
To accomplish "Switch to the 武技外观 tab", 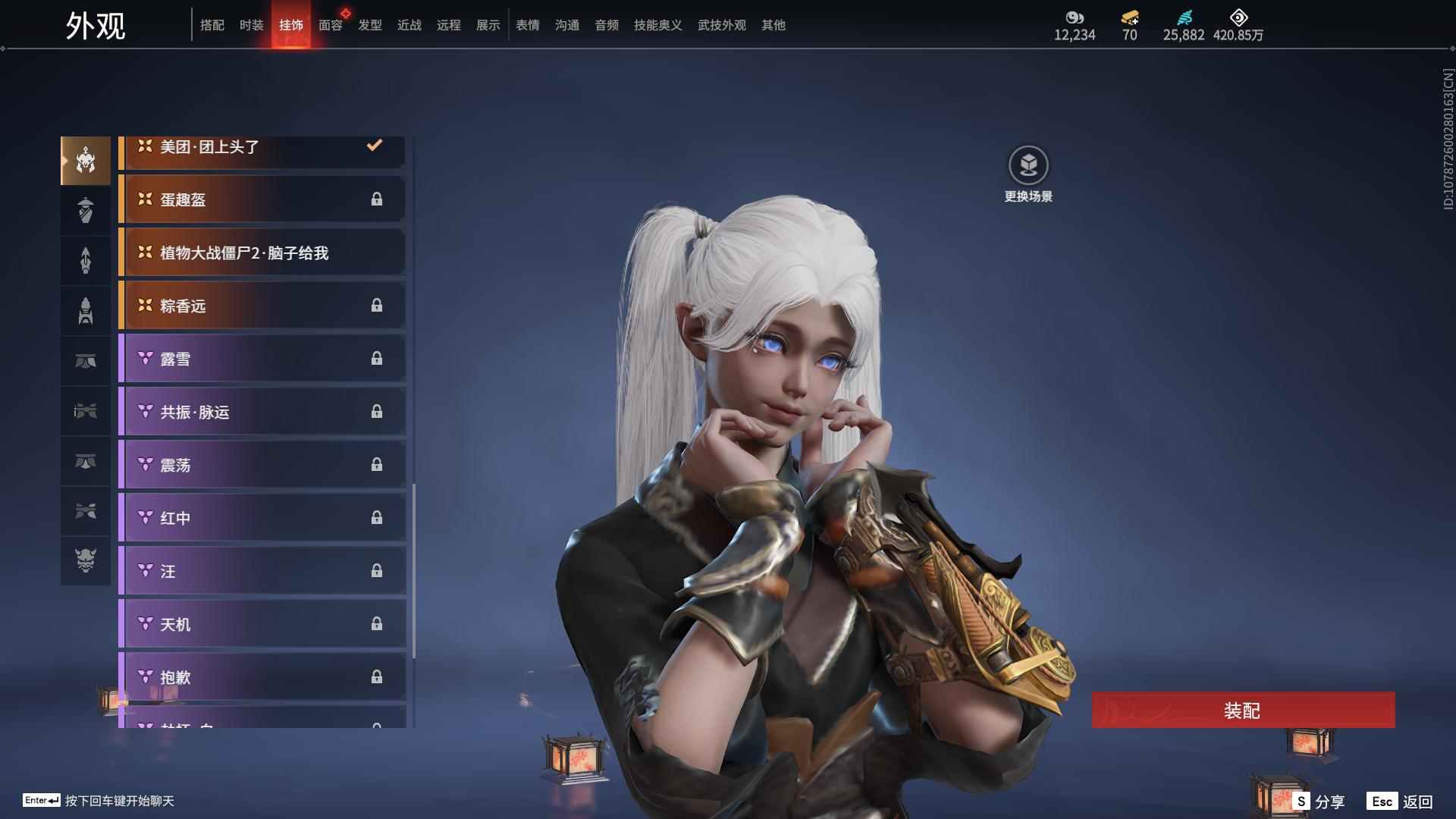I will [722, 25].
